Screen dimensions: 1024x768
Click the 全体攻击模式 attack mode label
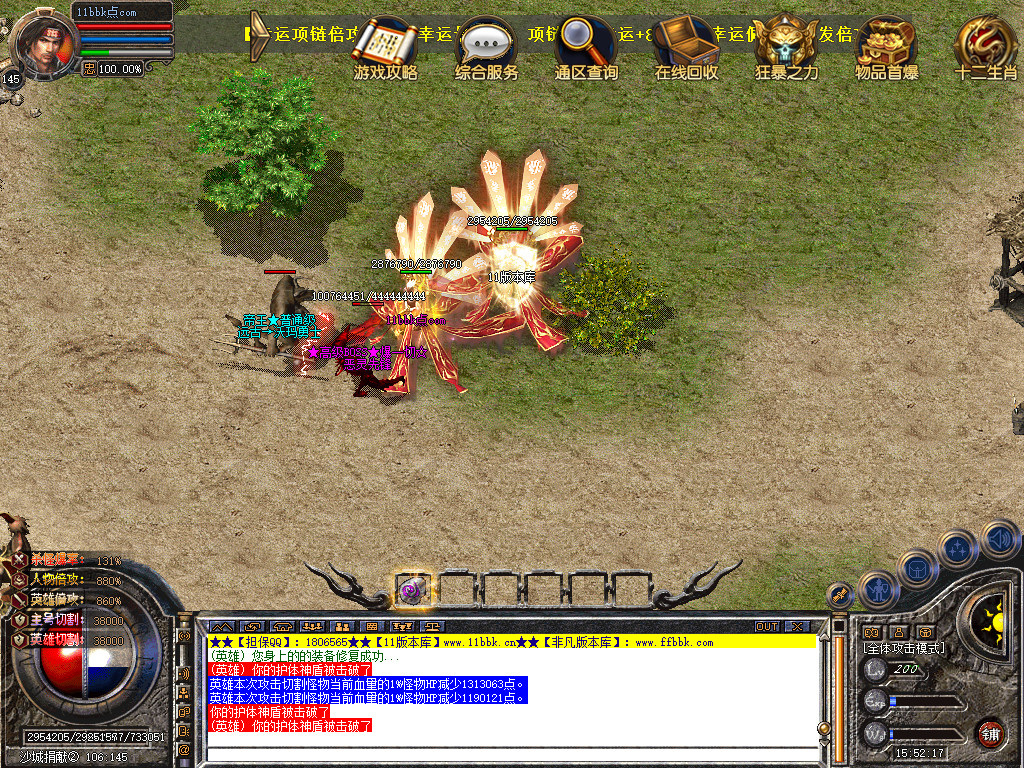tap(904, 648)
